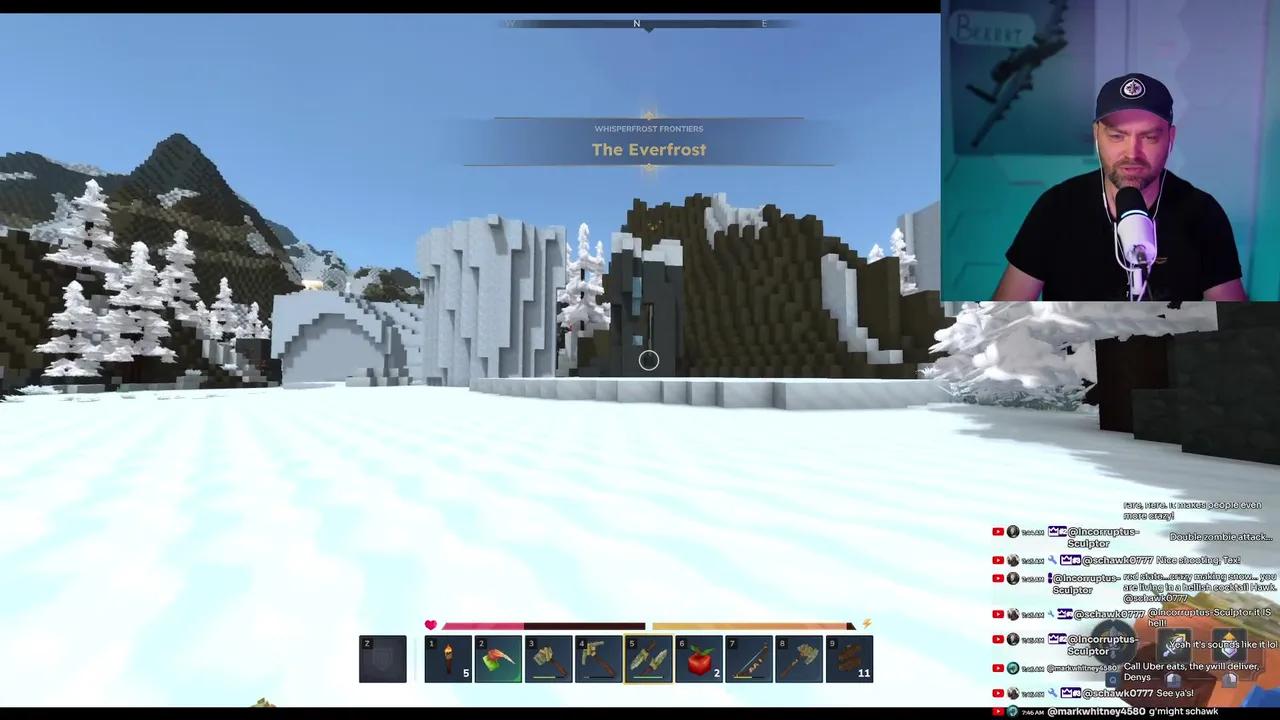Select the apple in hotbar slot 6
This screenshot has height=720, width=1280.
click(698, 658)
